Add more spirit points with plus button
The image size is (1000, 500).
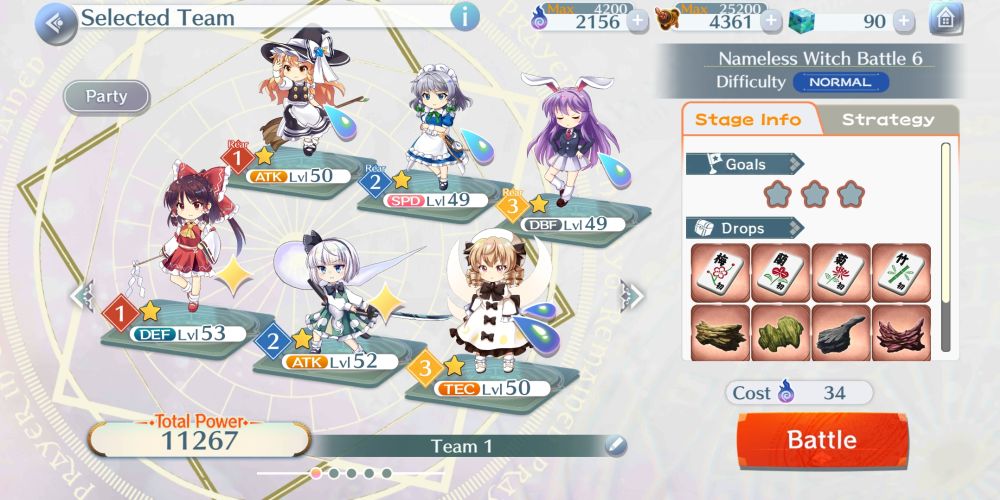click(x=637, y=21)
